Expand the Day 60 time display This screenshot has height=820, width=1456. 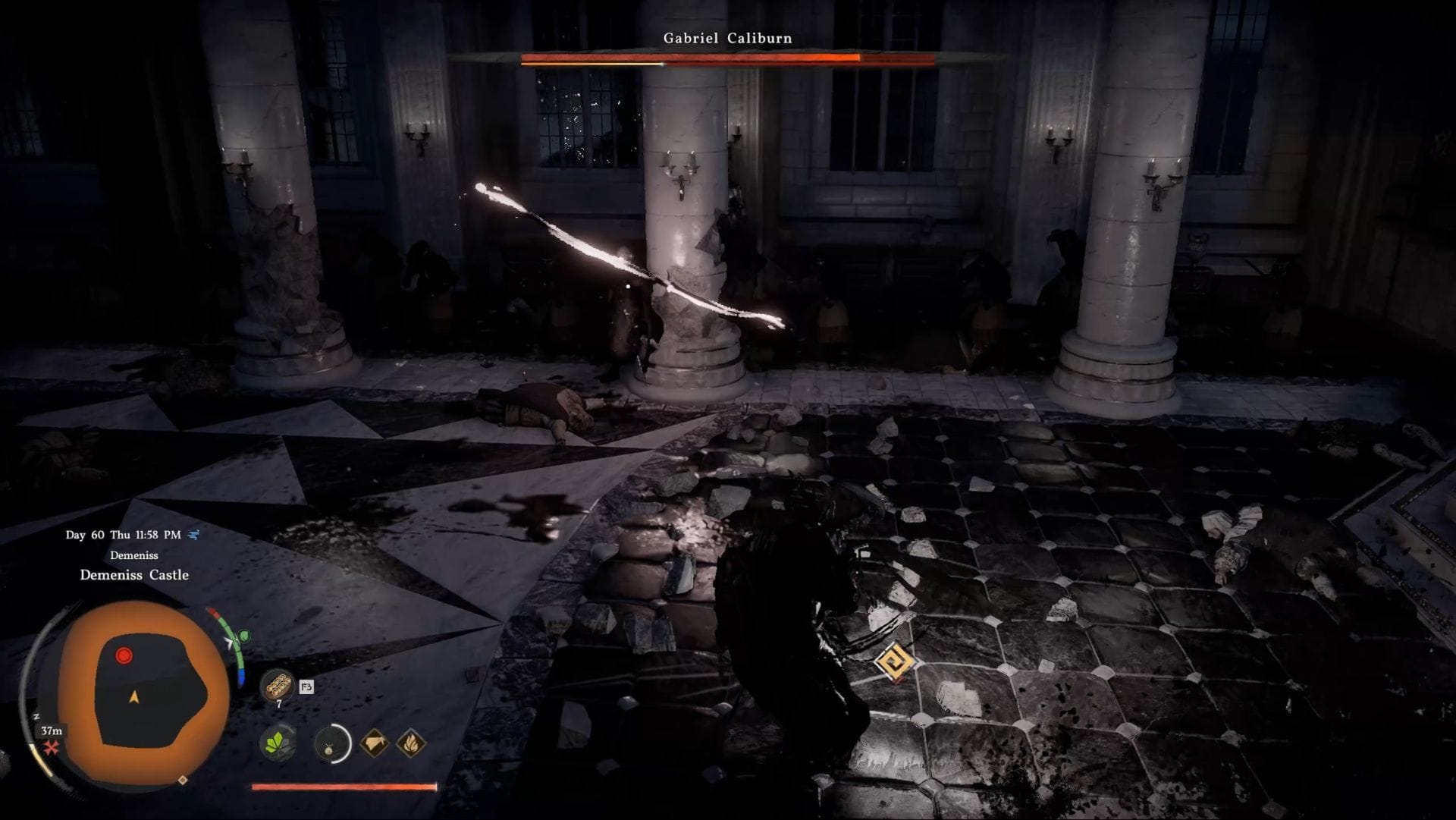click(x=122, y=535)
